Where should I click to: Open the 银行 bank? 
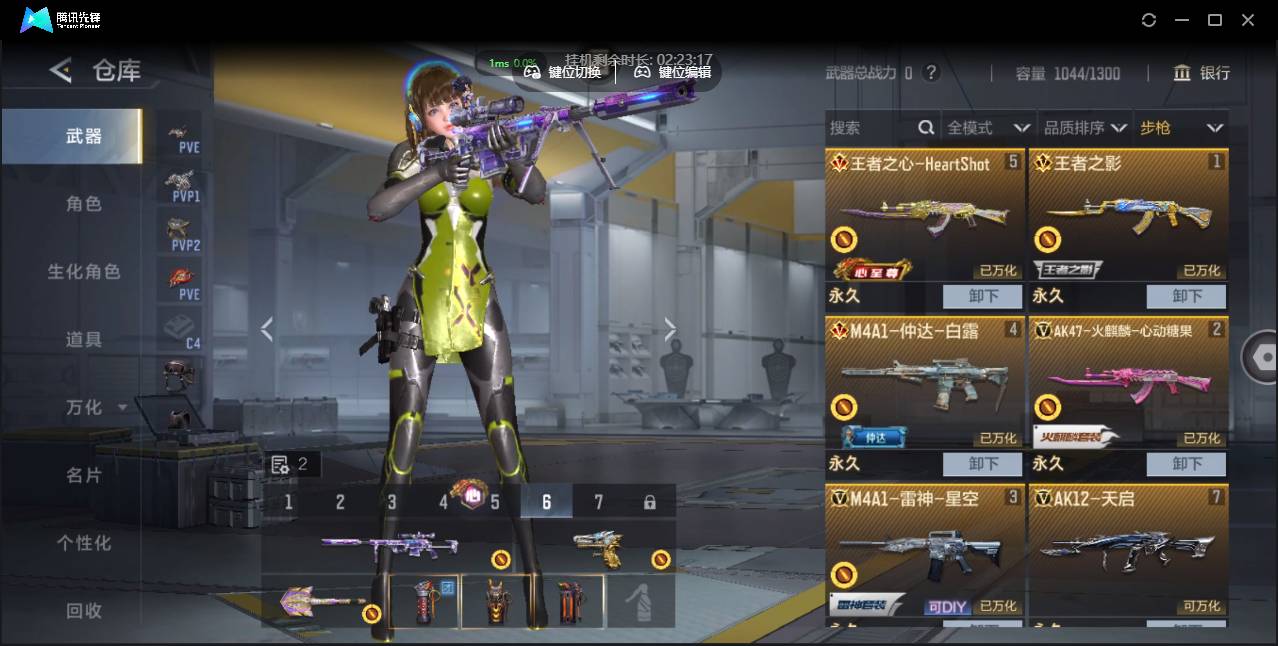[1202, 73]
